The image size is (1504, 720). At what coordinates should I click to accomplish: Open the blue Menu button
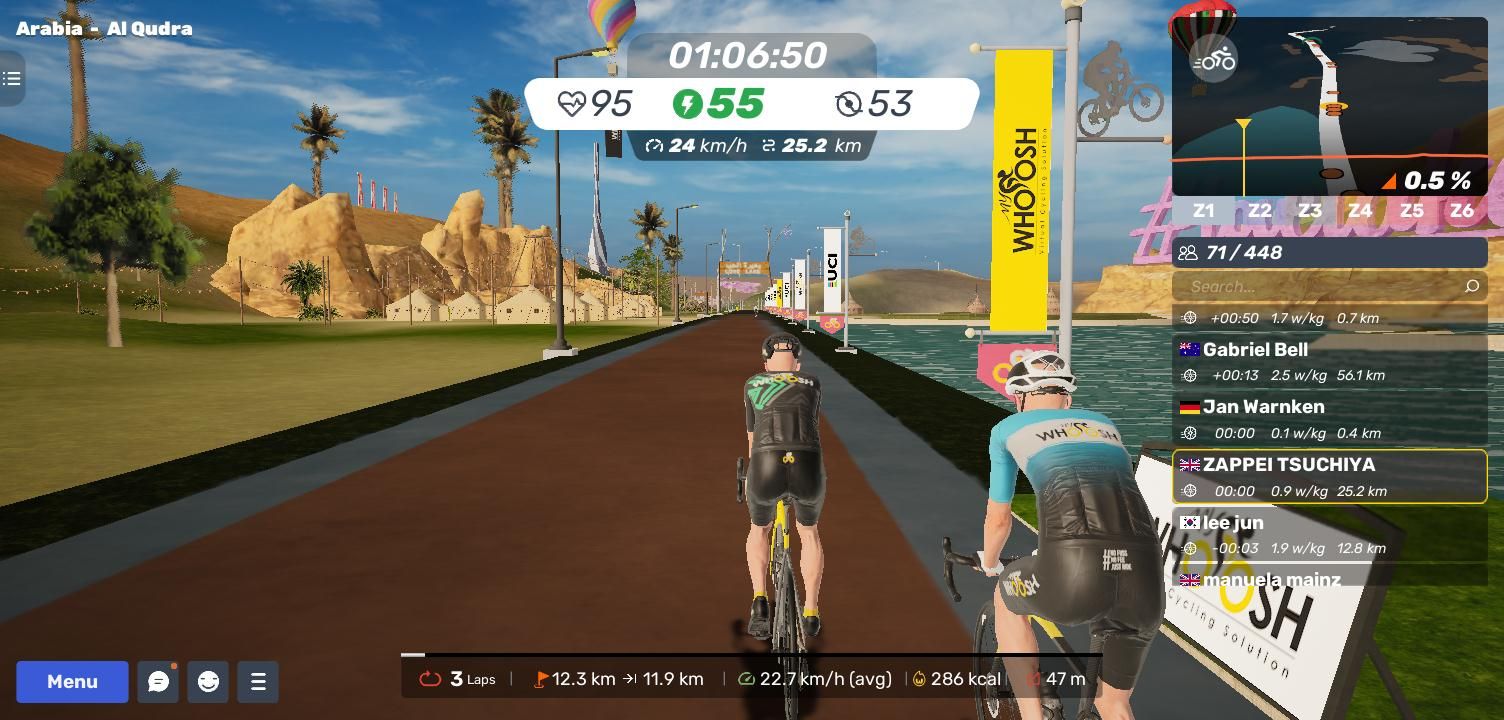pyautogui.click(x=72, y=682)
